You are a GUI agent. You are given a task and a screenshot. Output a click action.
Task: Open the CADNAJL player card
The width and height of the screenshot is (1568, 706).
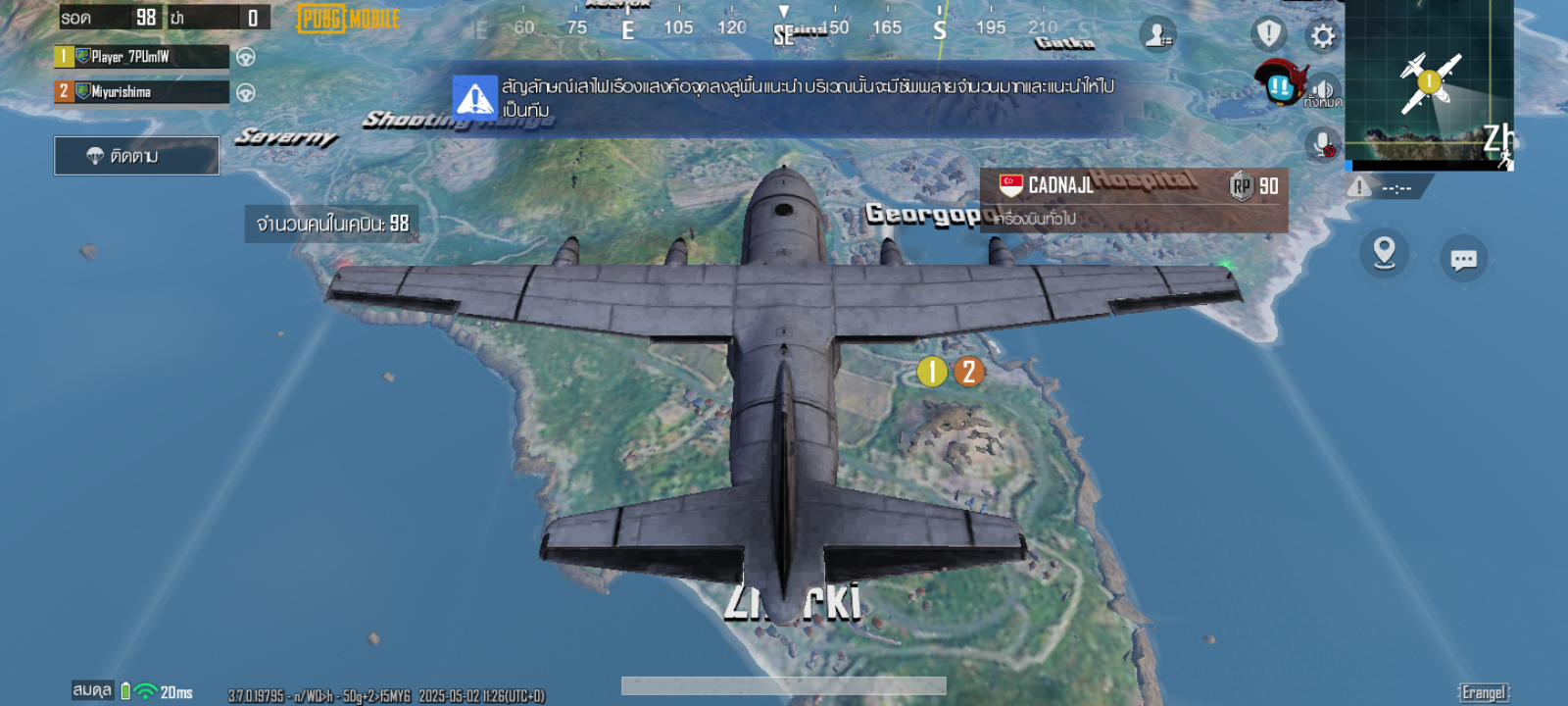click(x=1134, y=186)
